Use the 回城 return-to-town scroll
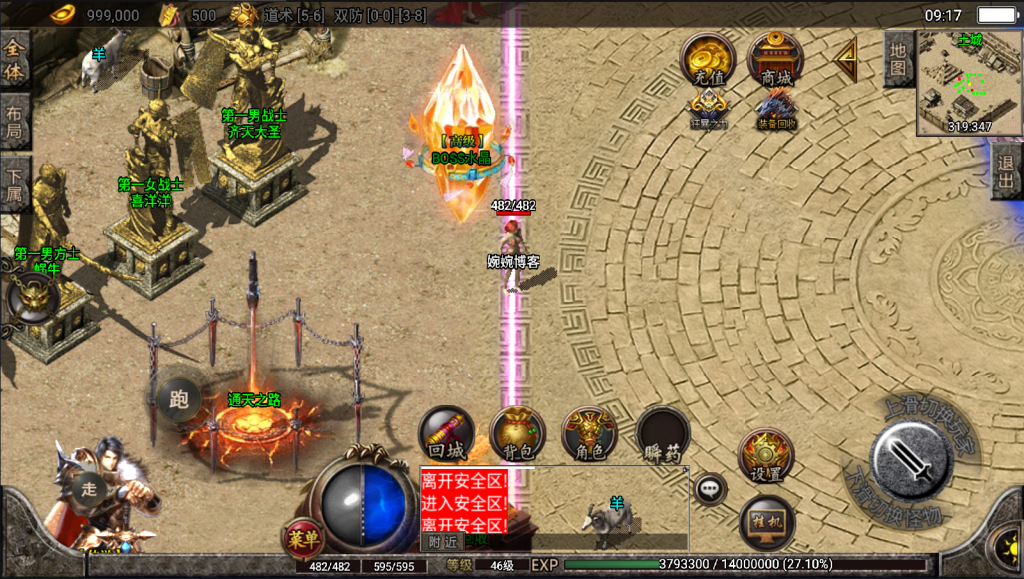The height and width of the screenshot is (579, 1024). [445, 435]
